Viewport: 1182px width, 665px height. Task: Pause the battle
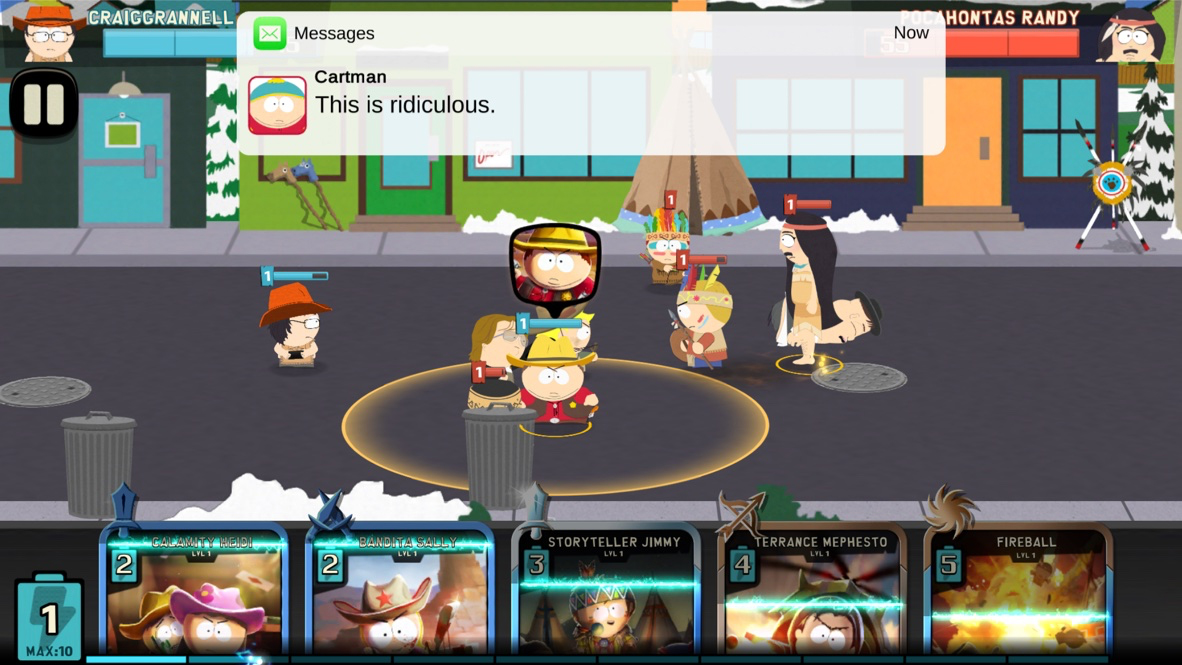point(44,103)
